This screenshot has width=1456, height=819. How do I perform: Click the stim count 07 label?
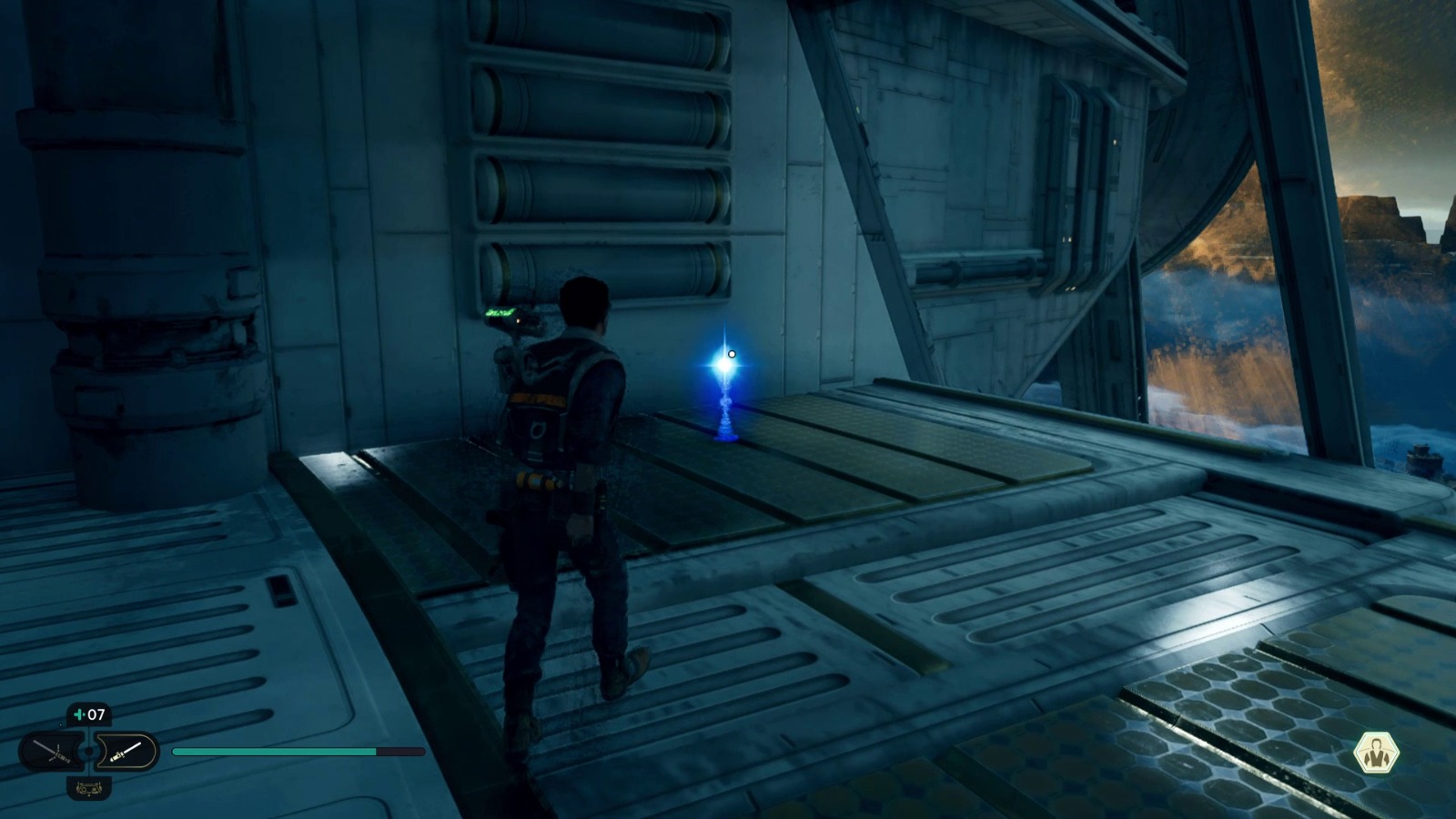point(96,714)
